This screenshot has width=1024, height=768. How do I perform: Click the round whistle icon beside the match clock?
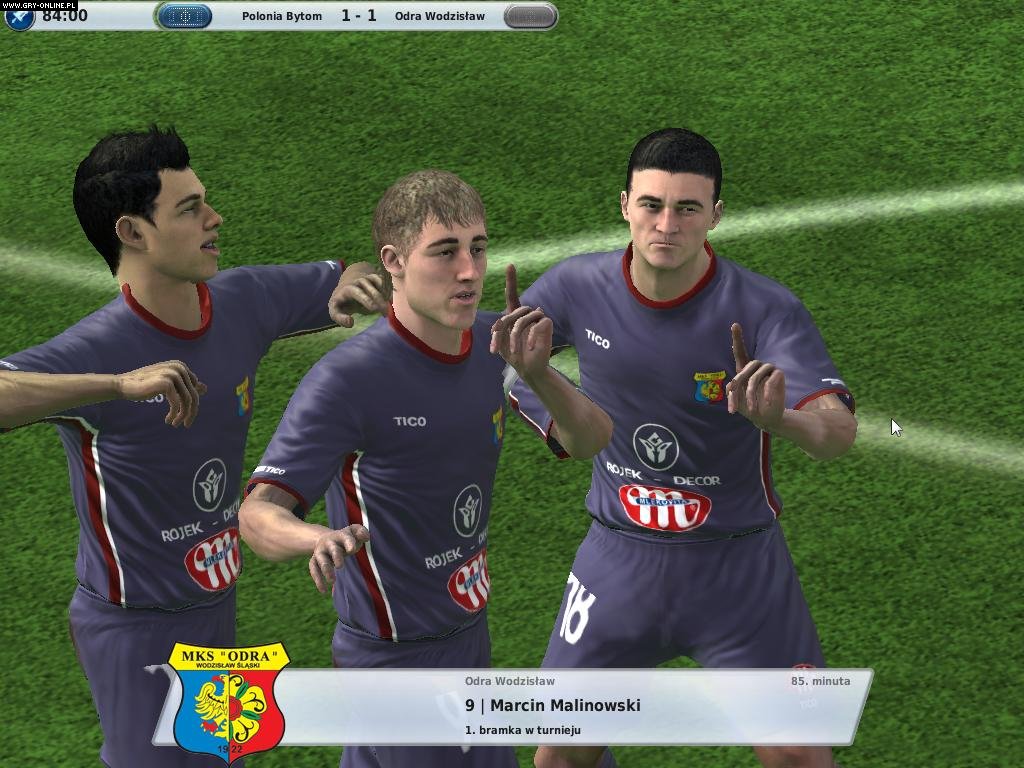(19, 15)
